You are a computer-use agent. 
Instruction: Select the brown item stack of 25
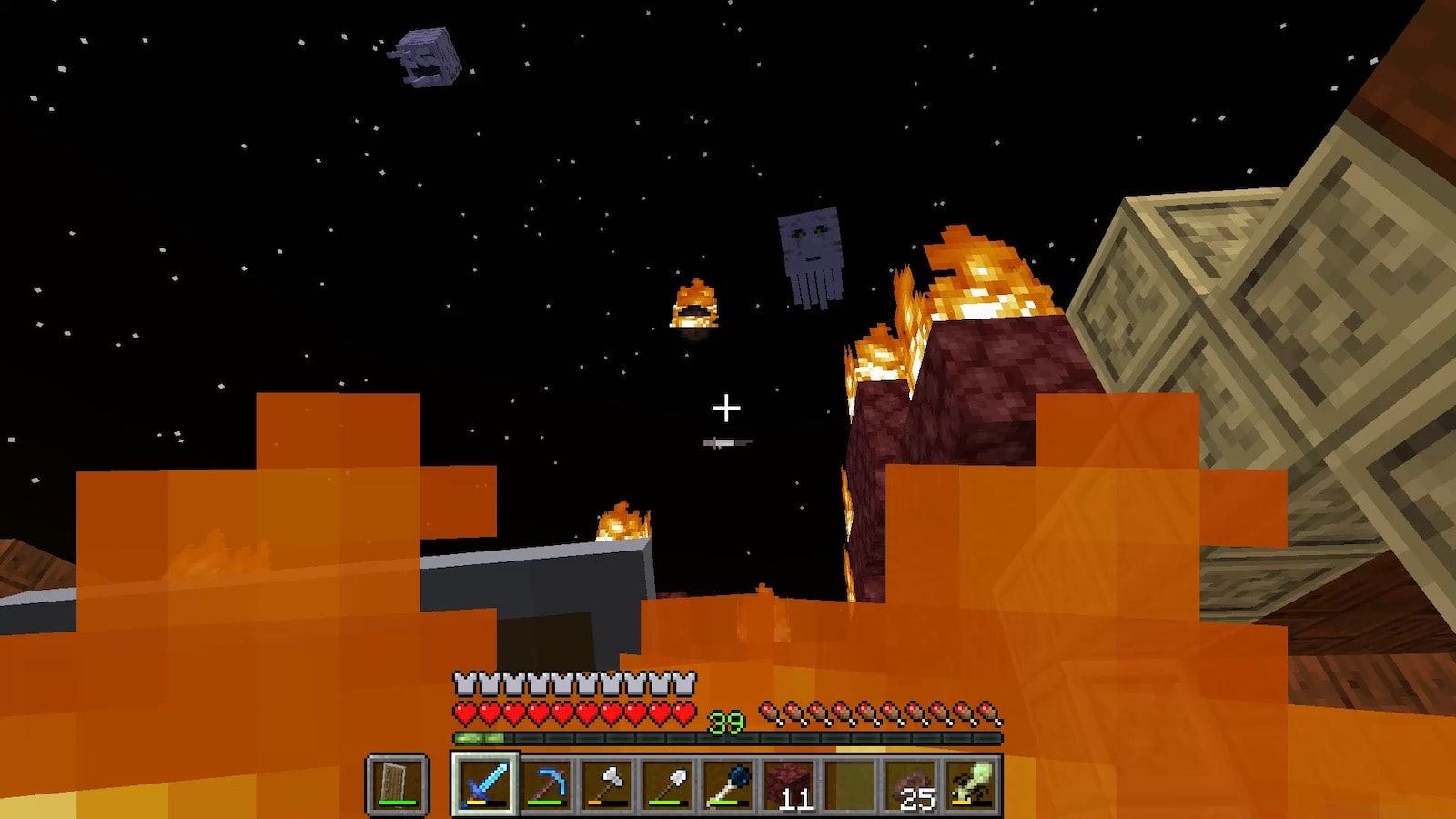tap(911, 784)
